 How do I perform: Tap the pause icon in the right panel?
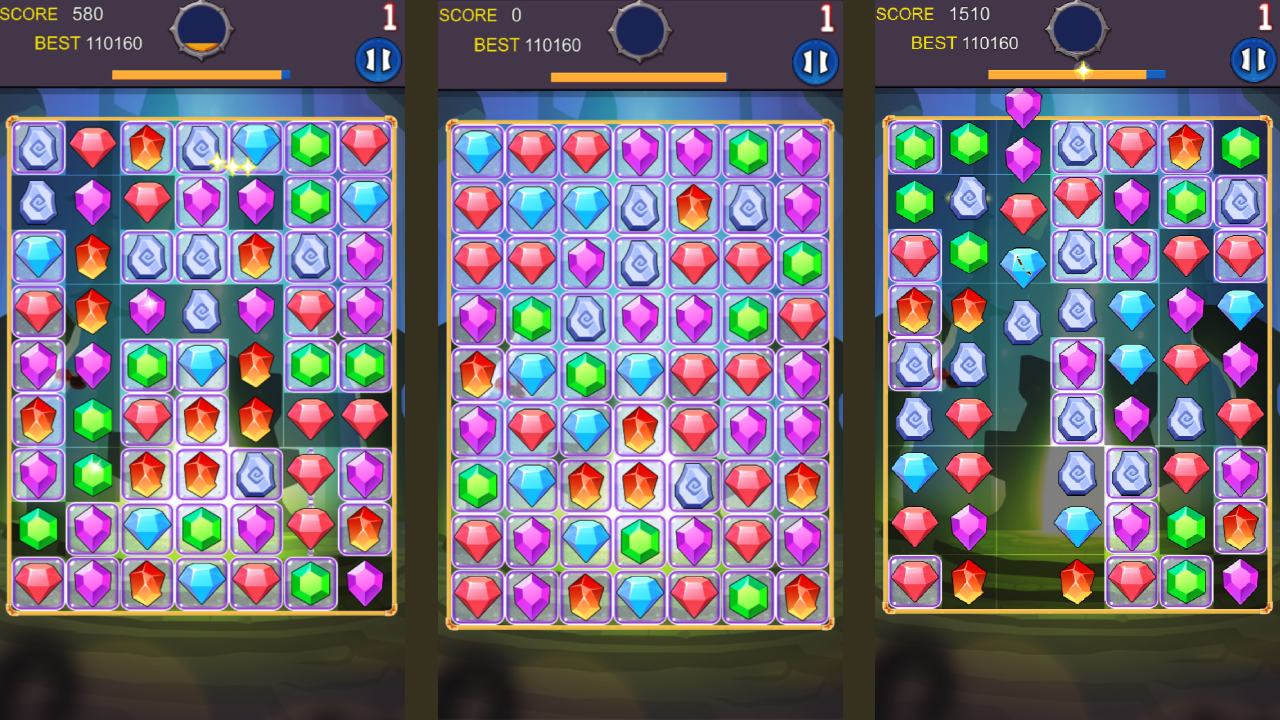tap(1251, 59)
